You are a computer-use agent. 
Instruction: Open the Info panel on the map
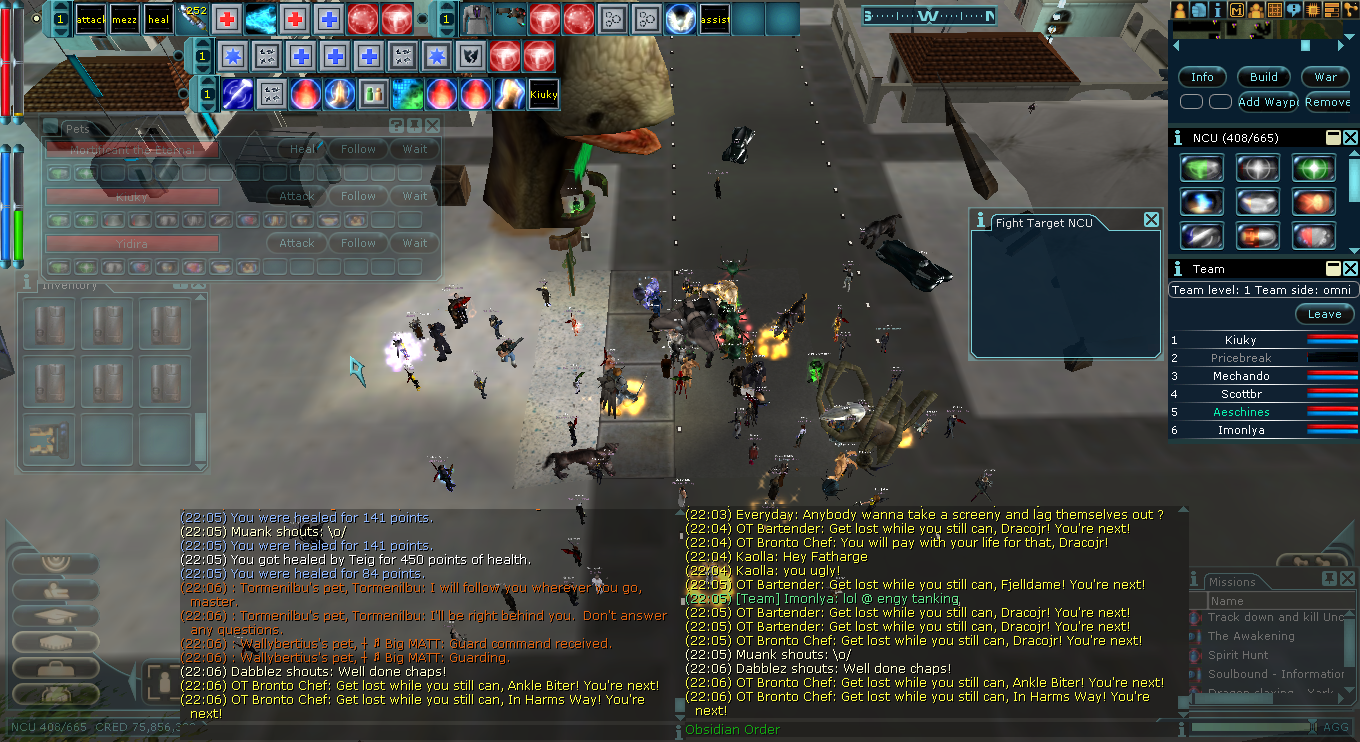(1202, 77)
